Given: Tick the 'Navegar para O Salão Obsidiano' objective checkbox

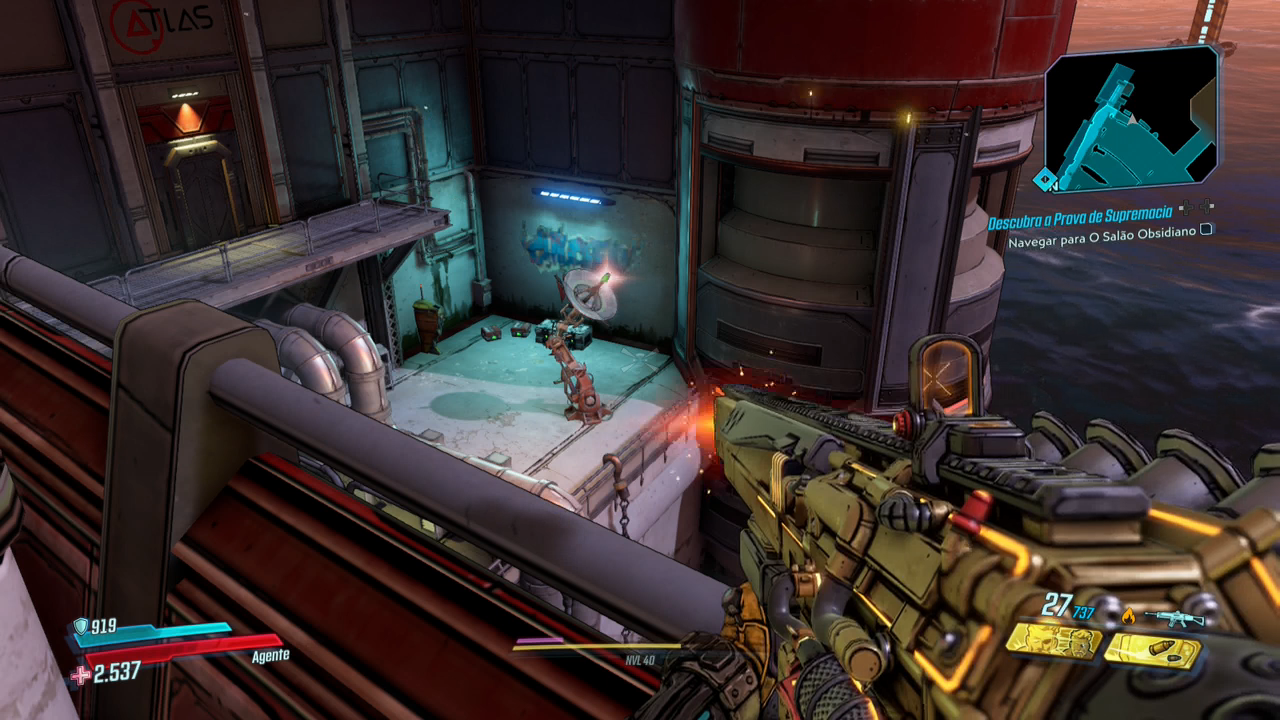Looking at the screenshot, I should [1206, 230].
